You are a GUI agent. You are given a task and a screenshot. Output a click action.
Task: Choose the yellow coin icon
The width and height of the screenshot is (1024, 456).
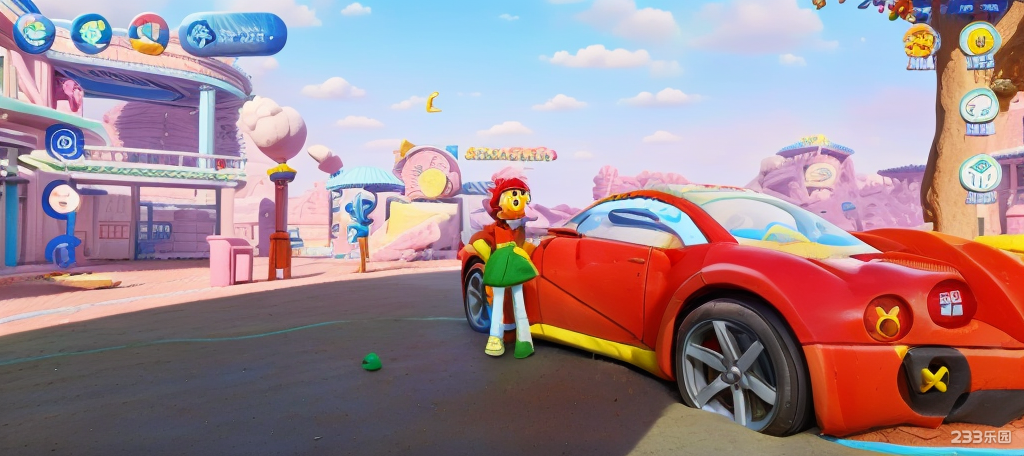(980, 40)
